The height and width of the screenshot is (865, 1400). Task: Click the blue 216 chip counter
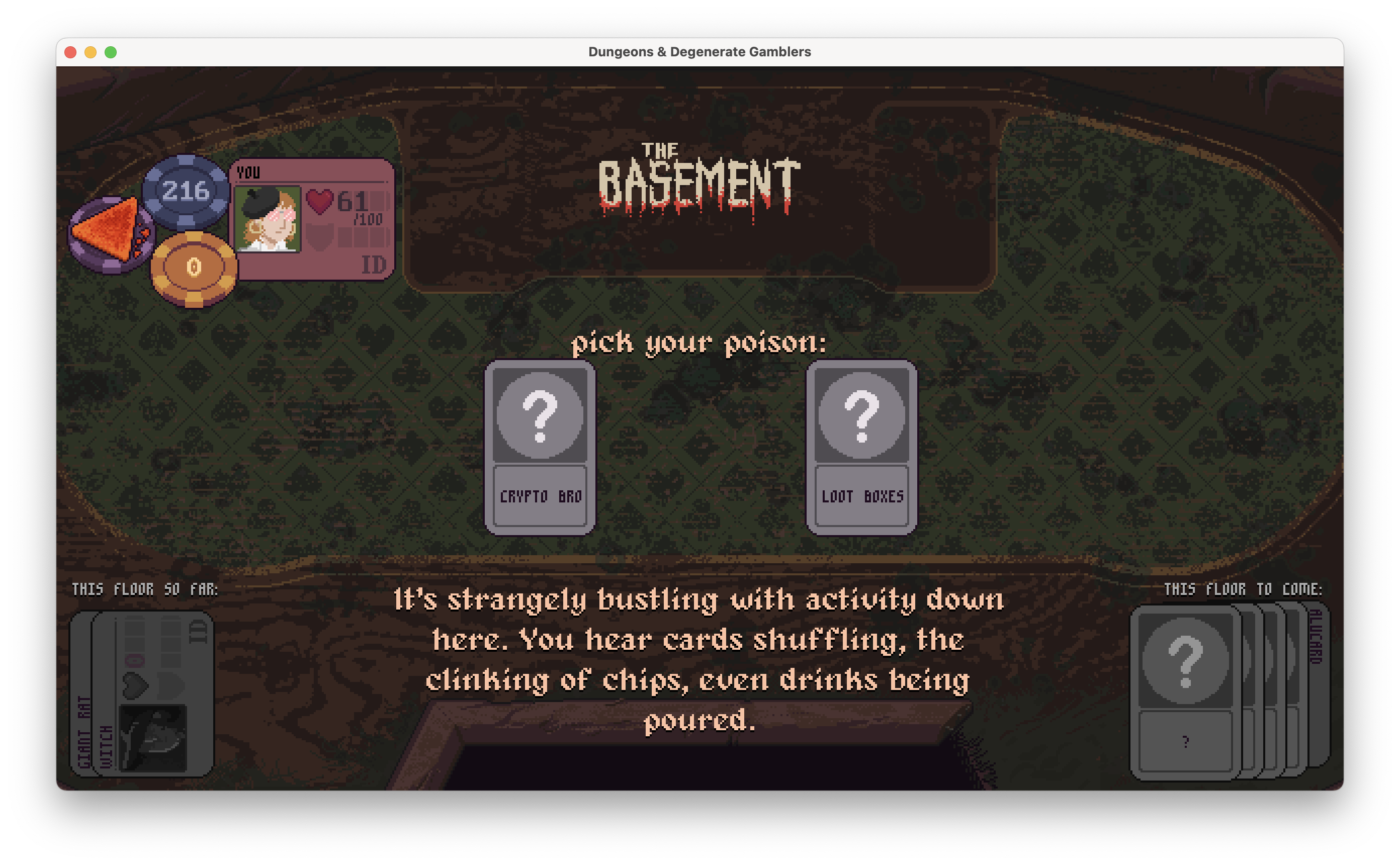[185, 191]
